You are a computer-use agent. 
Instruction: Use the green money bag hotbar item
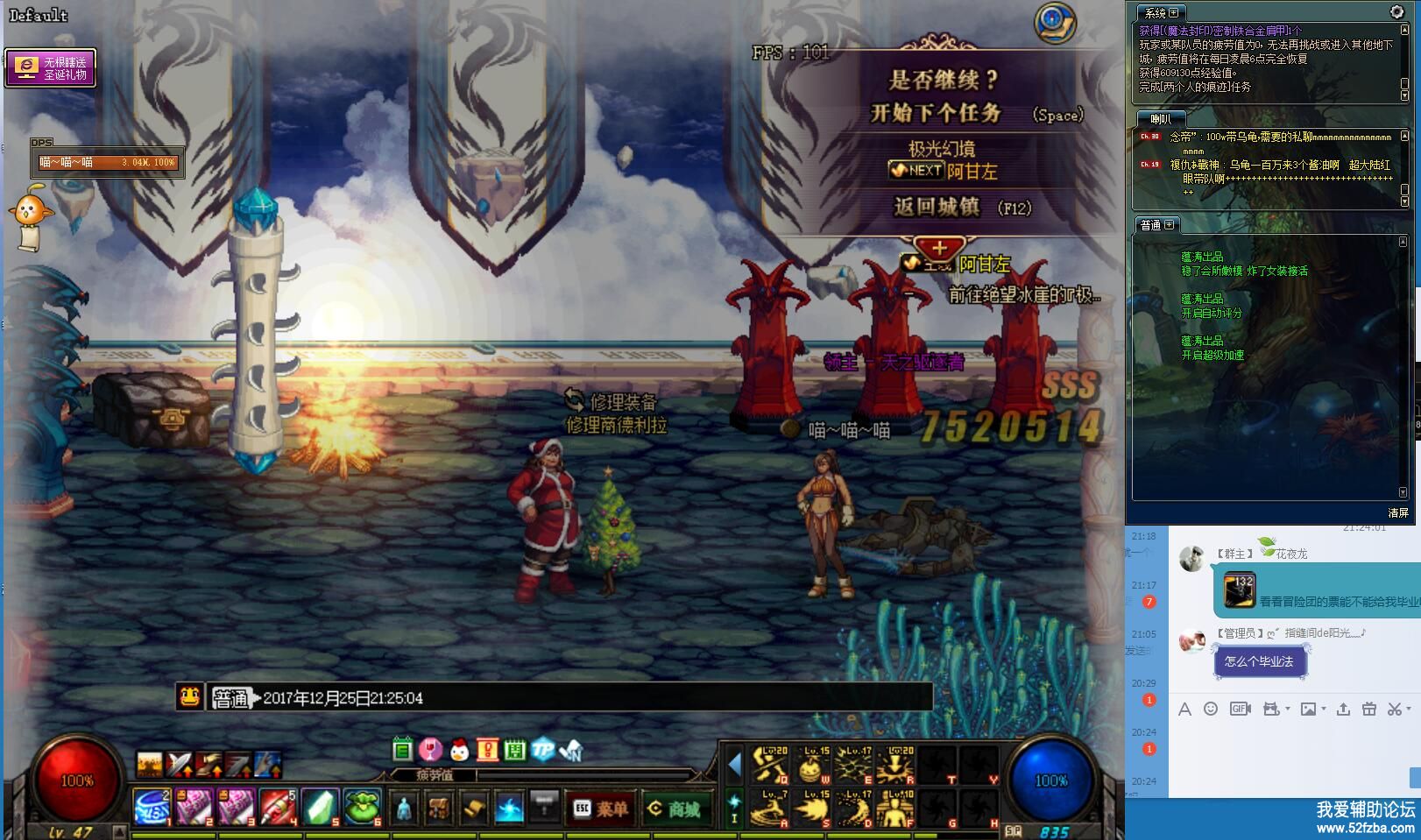(x=363, y=808)
